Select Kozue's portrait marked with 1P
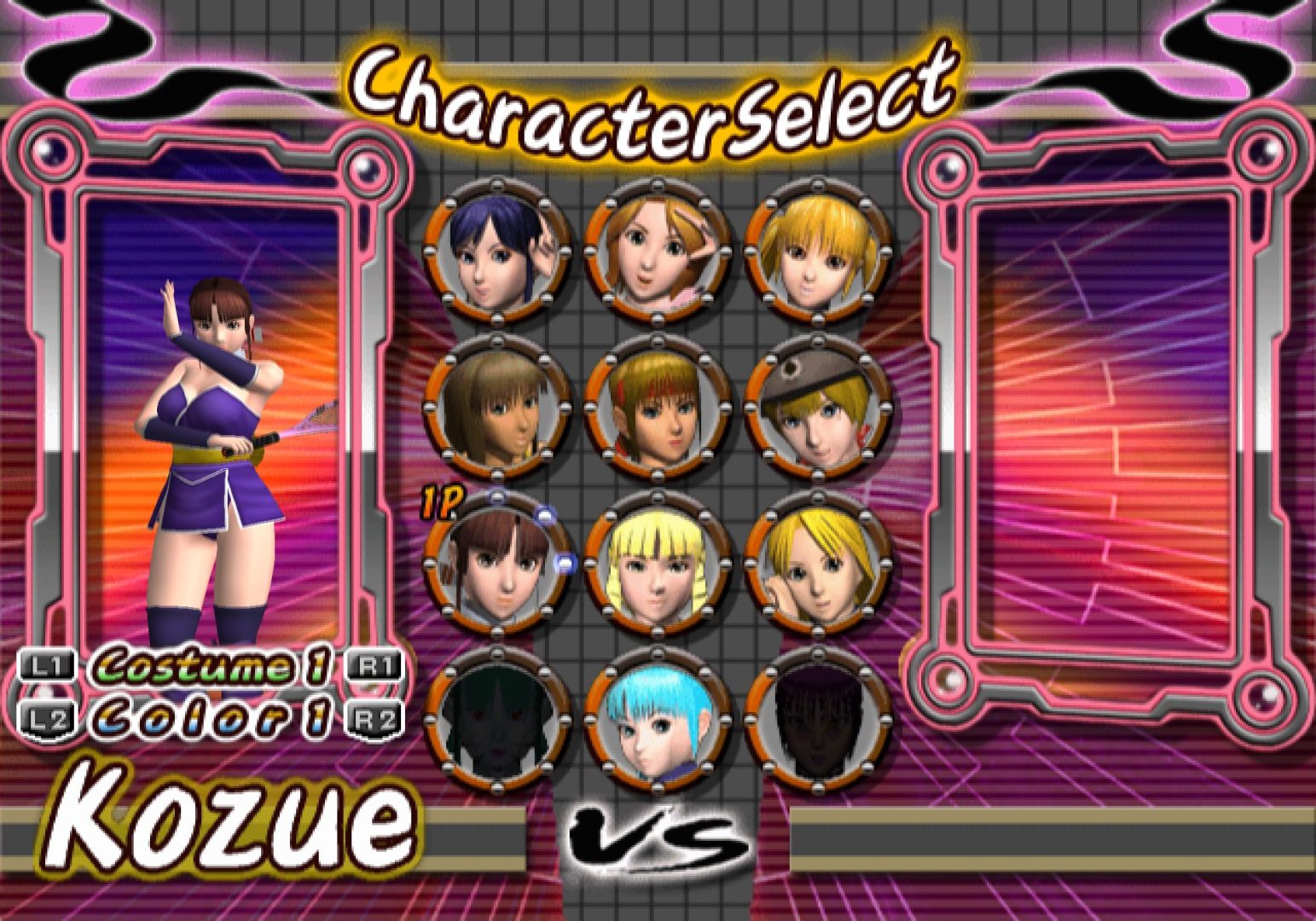1316x921 pixels. point(496,565)
